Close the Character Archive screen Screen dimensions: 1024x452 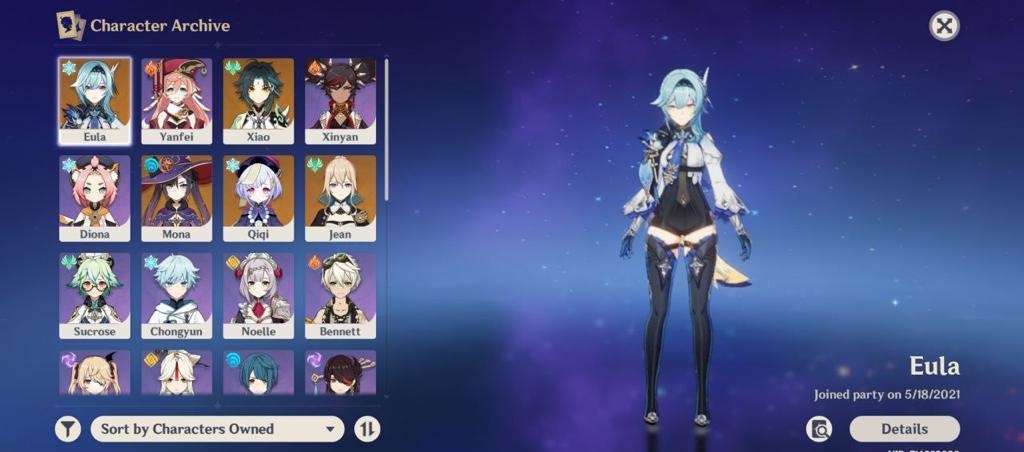pos(944,26)
